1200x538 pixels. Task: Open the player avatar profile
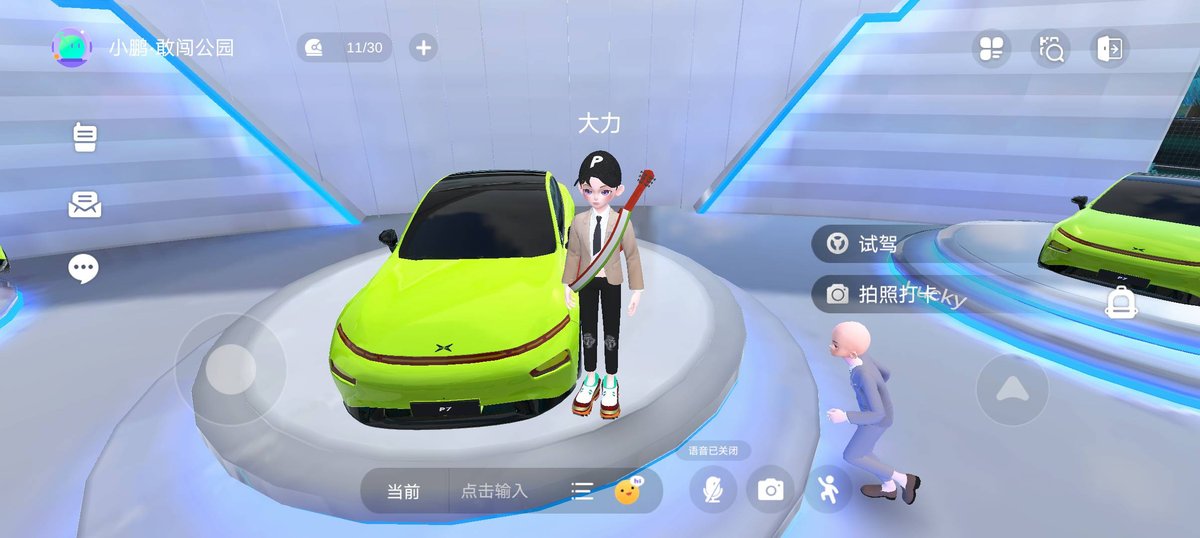(x=71, y=47)
